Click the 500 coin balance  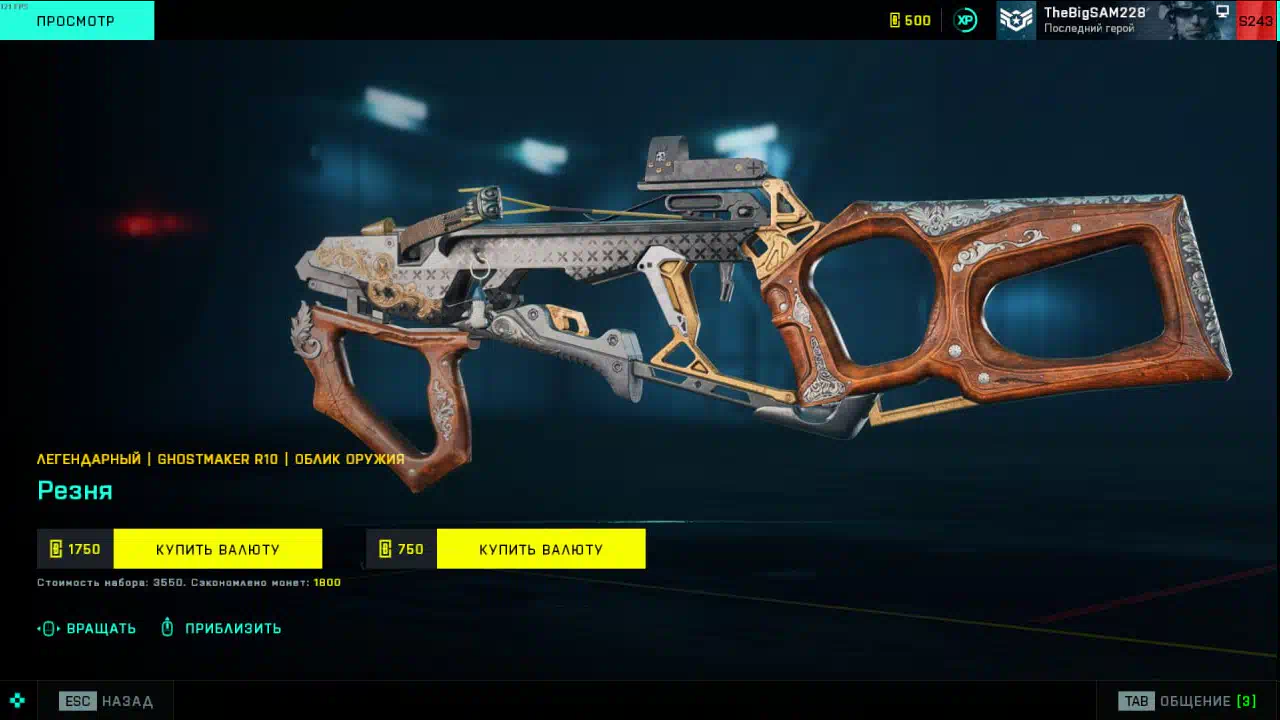(x=910, y=20)
